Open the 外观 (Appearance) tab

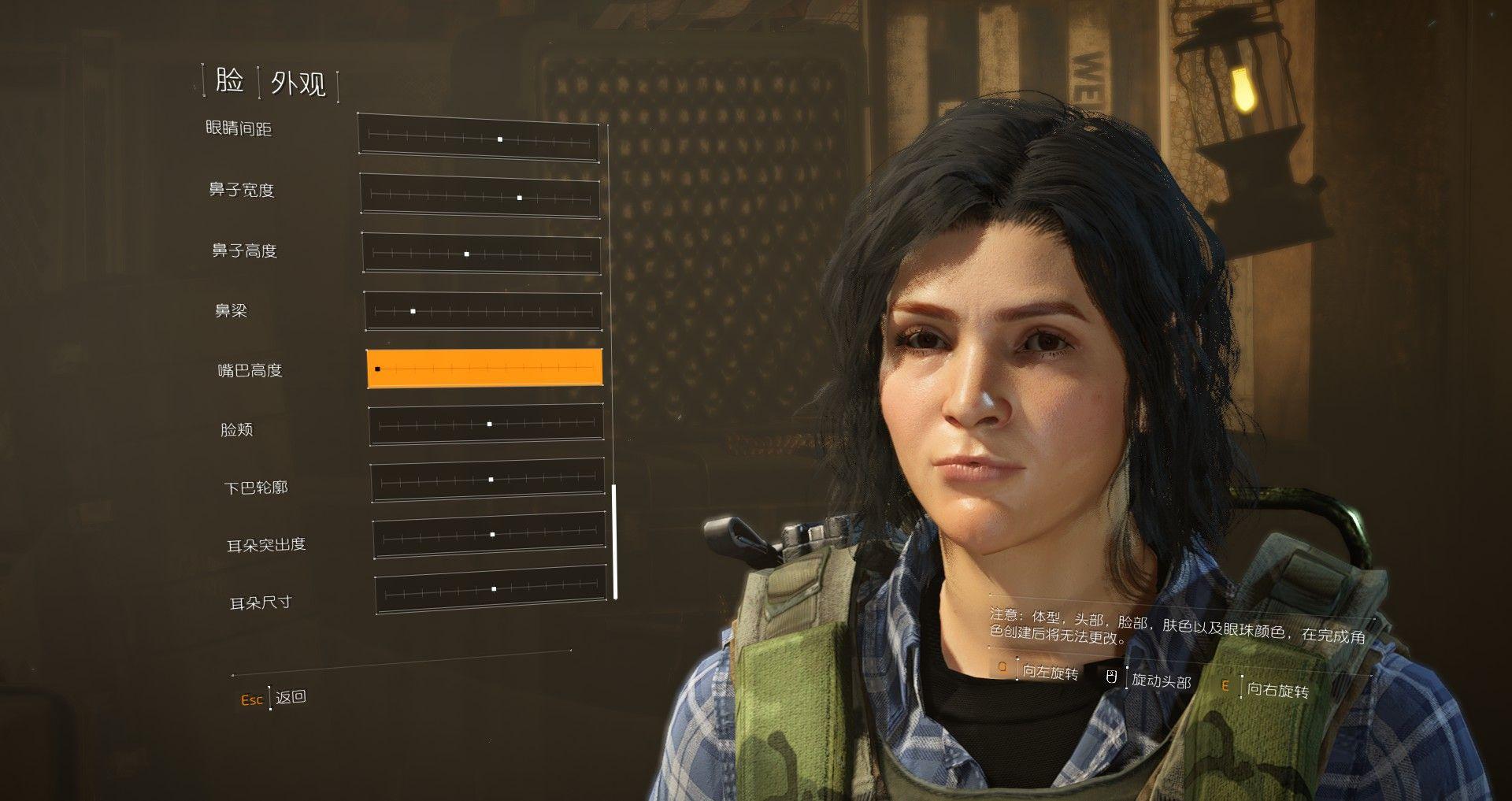(298, 83)
